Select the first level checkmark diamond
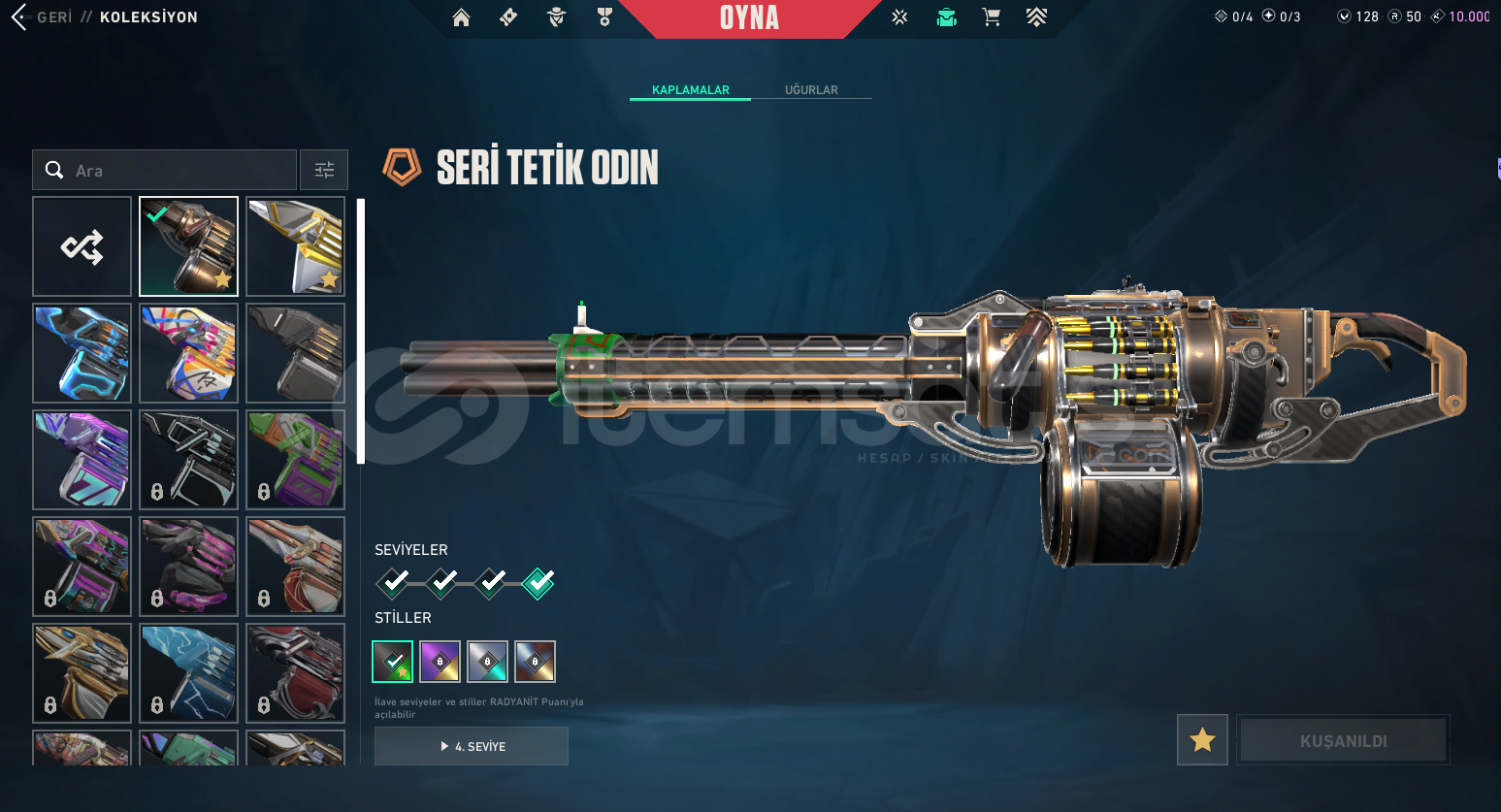 click(x=394, y=582)
